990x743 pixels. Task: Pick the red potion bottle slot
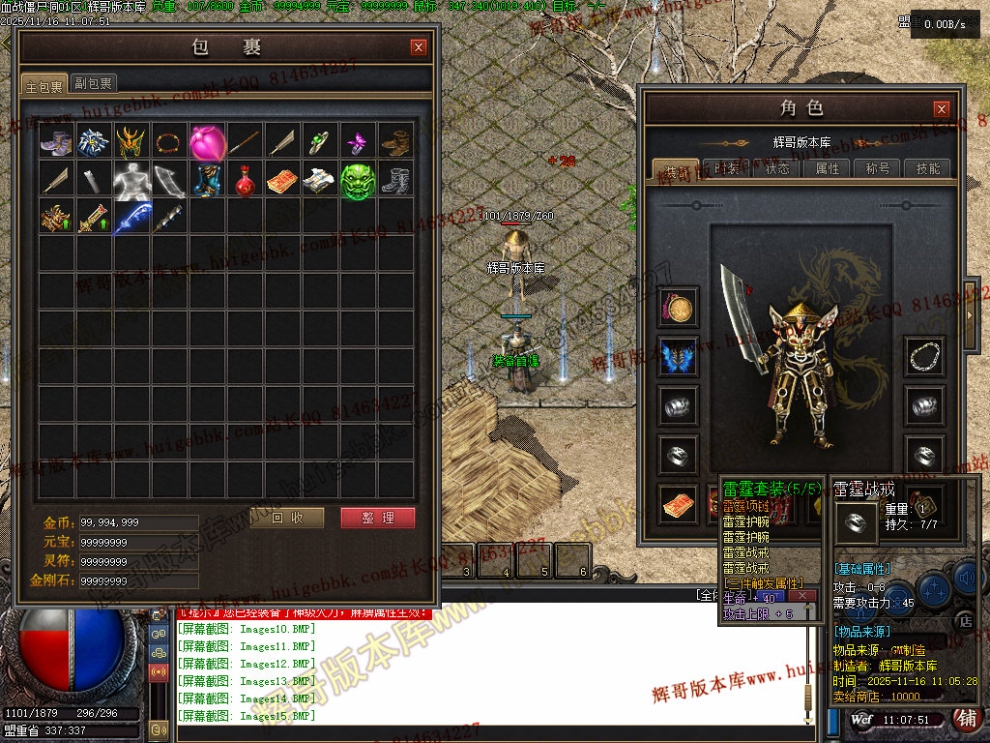click(x=244, y=181)
